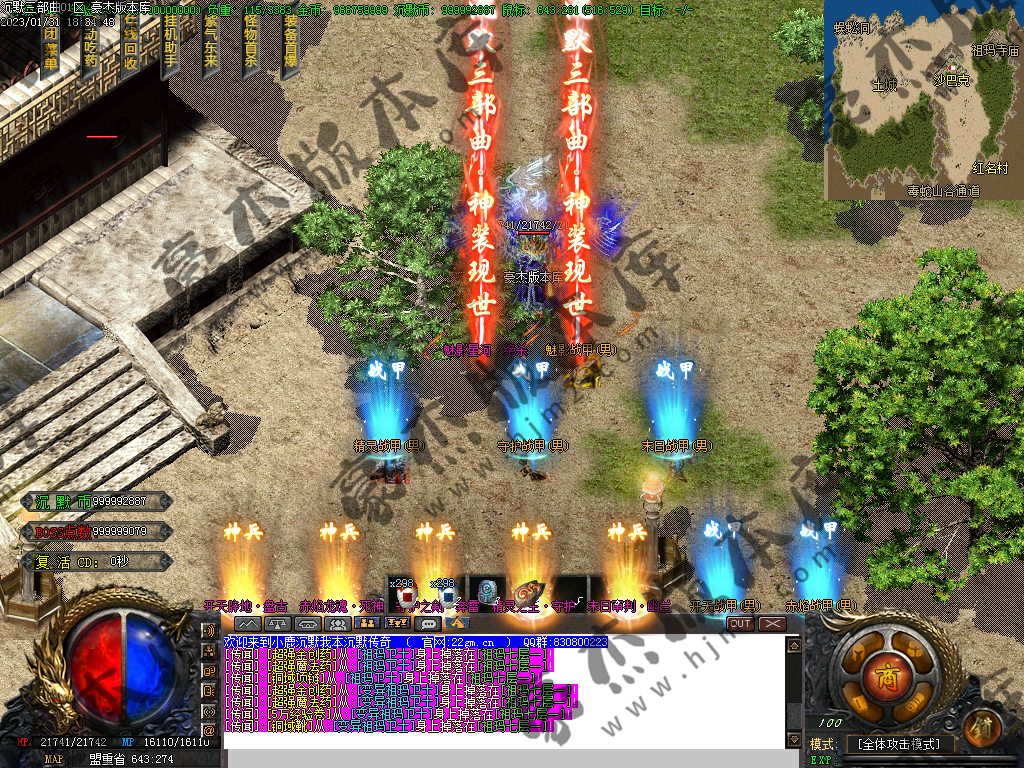The height and width of the screenshot is (768, 1024).
Task: Change the 全体攻击模式 attack mode
Action: coord(900,744)
